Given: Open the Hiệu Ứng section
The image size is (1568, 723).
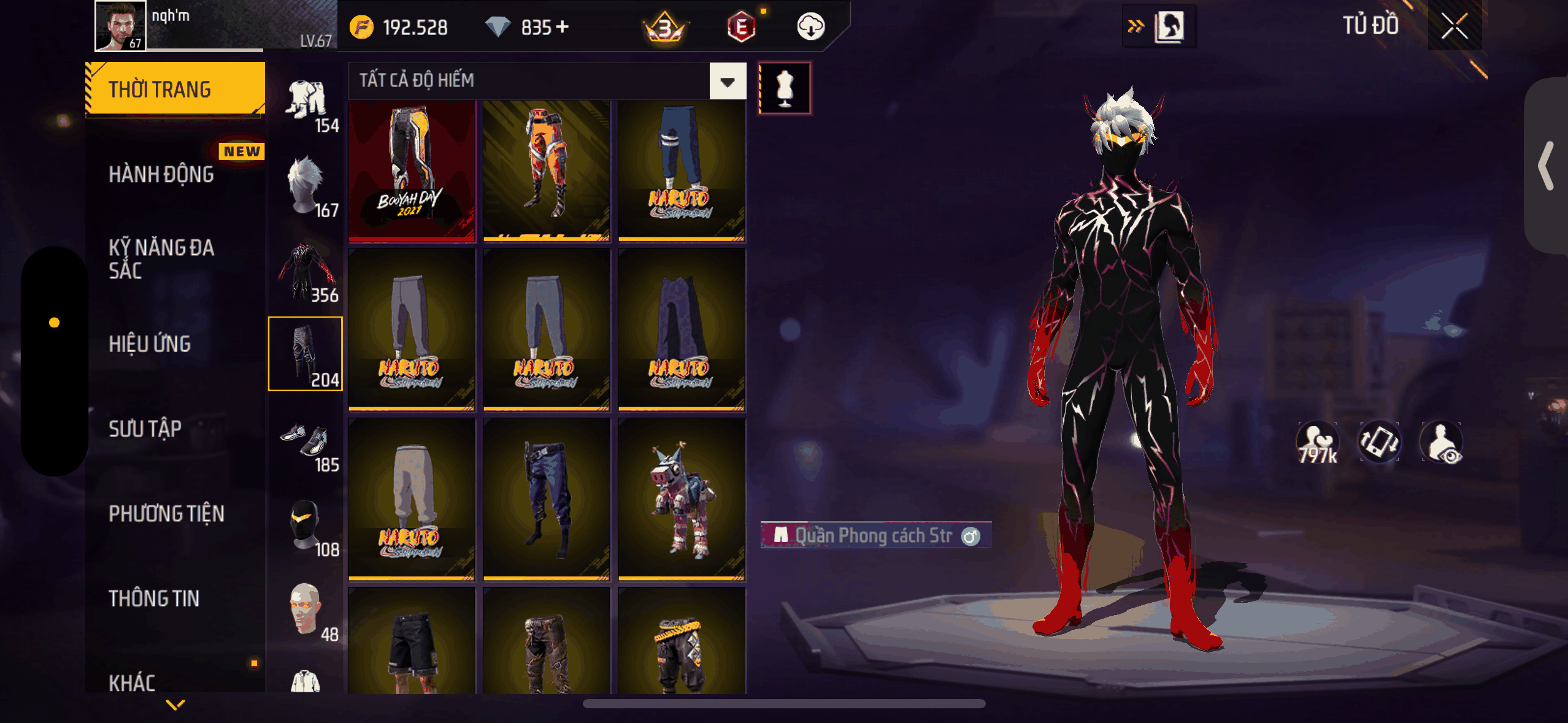Looking at the screenshot, I should click(x=150, y=344).
